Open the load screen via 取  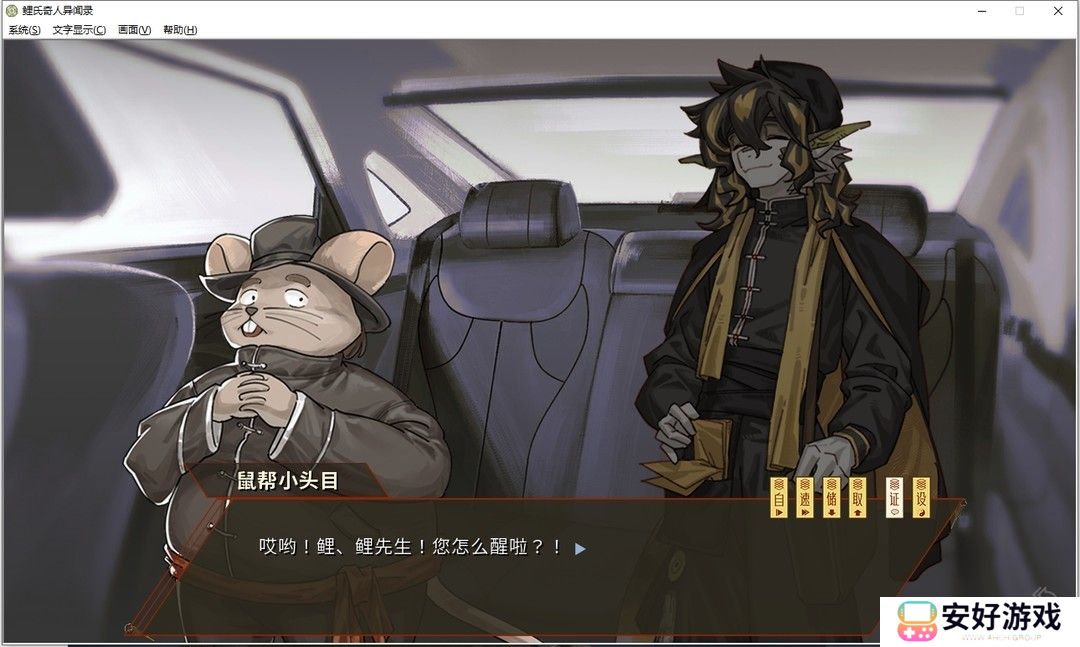coord(857,497)
